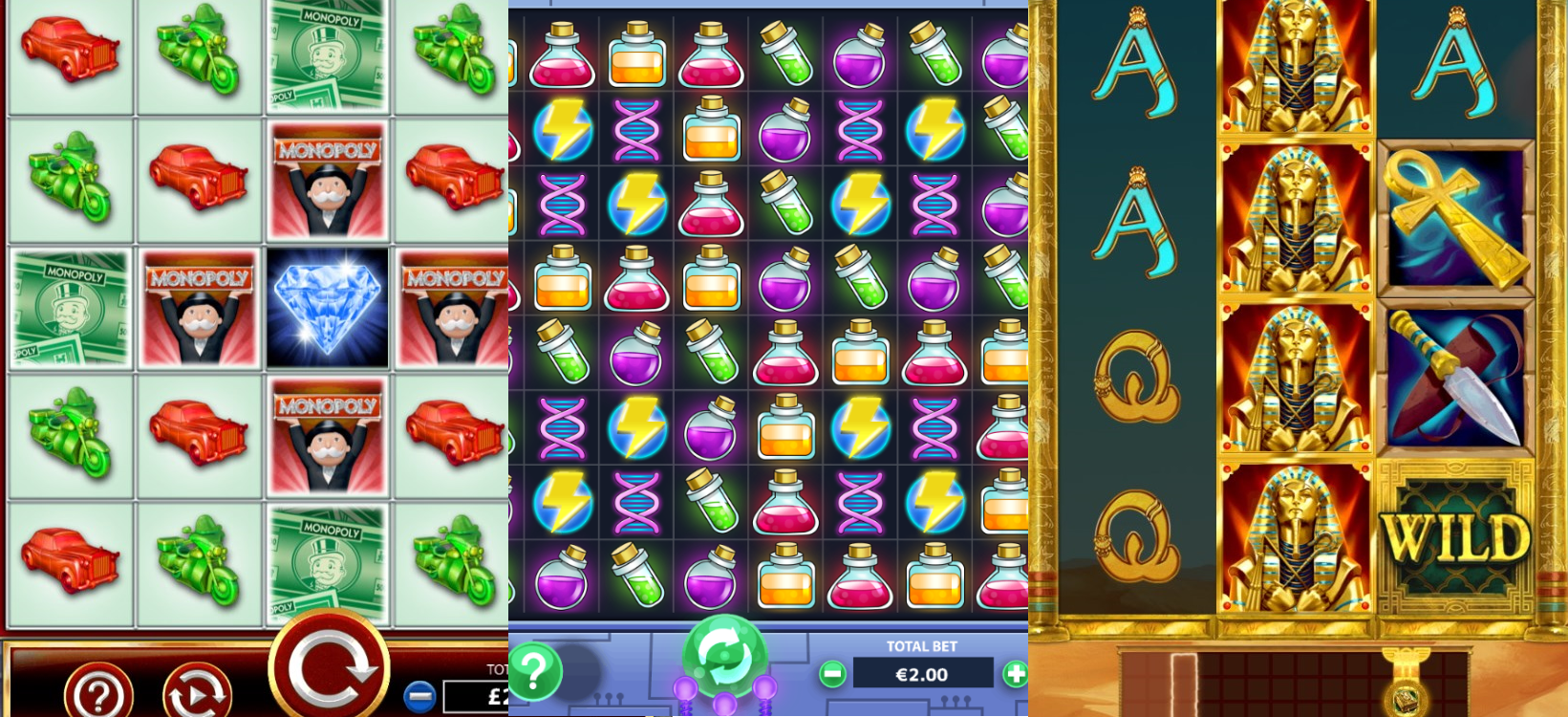
Task: Click the green orb spin button
Action: tap(723, 657)
